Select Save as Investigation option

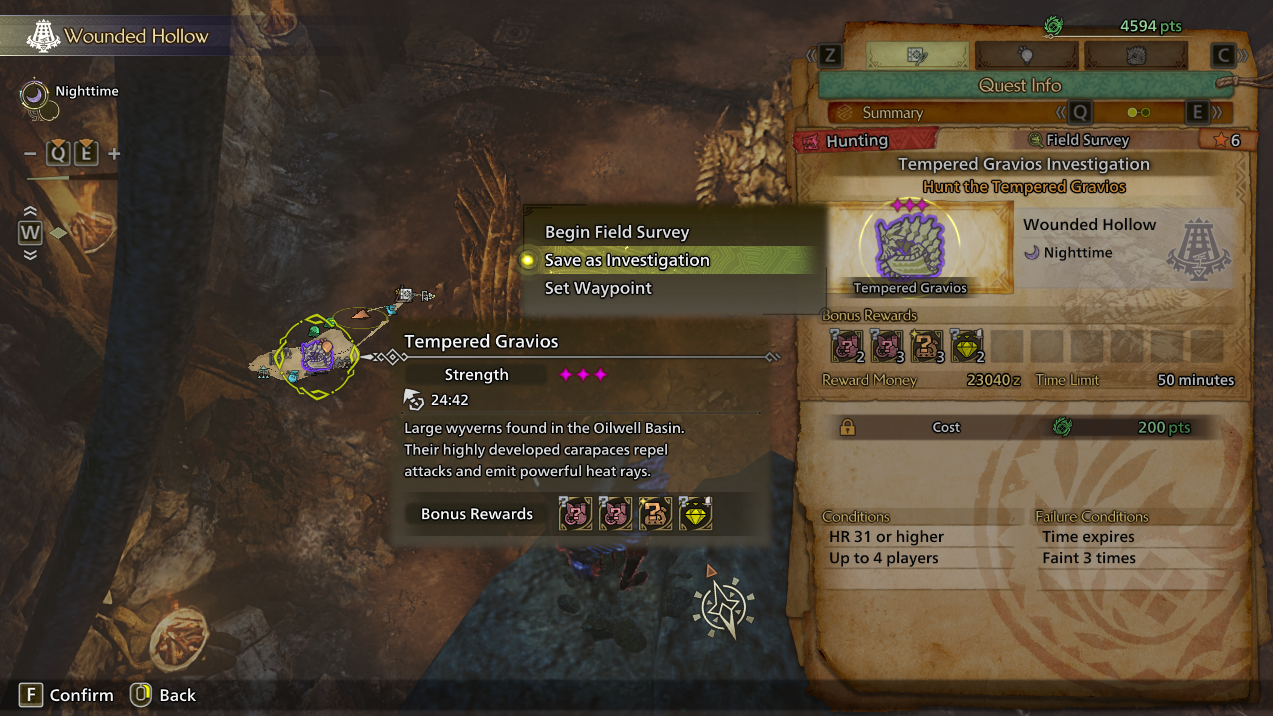pyautogui.click(x=627, y=260)
